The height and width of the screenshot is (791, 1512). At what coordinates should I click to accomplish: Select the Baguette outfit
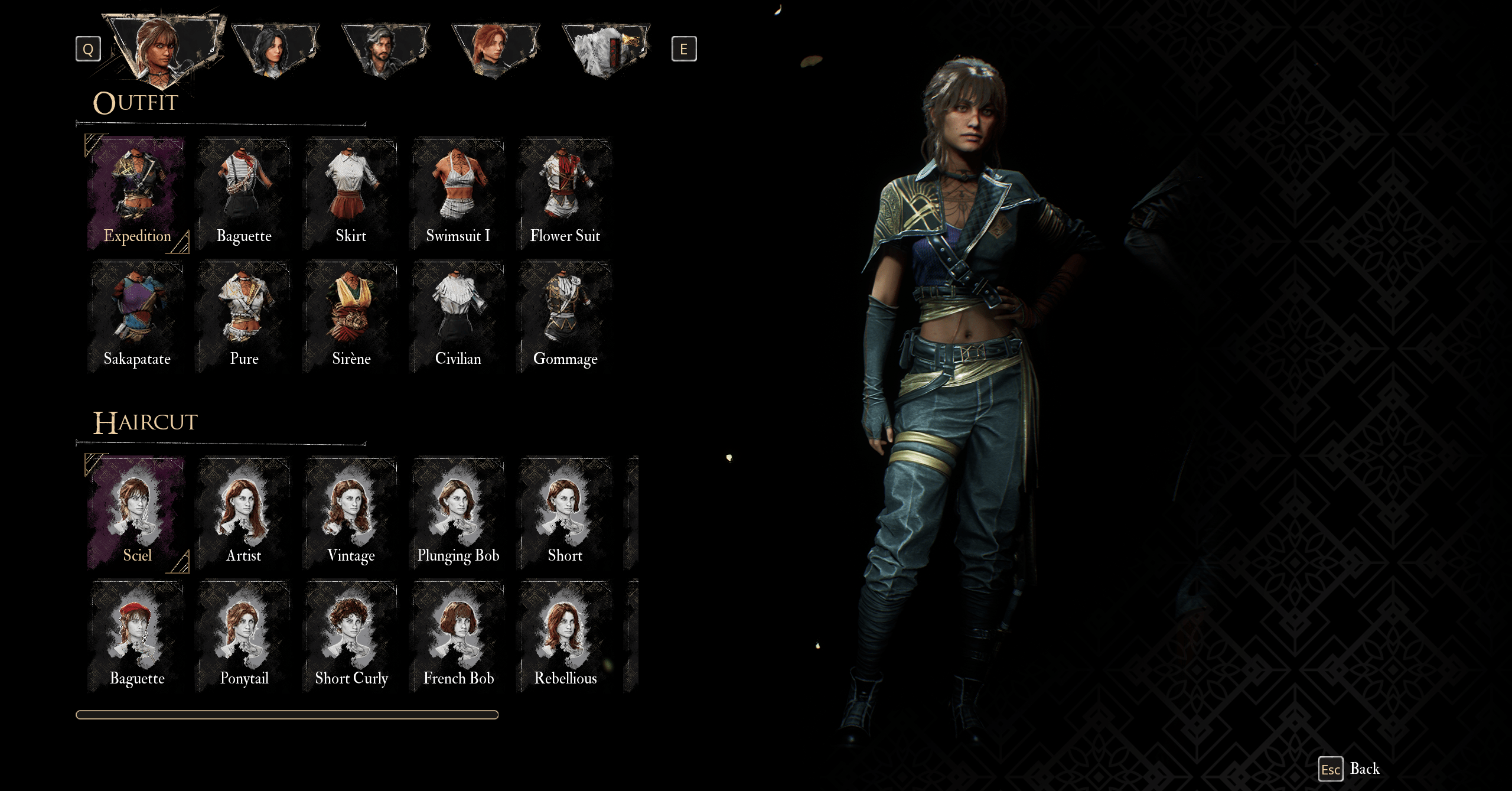(244, 194)
